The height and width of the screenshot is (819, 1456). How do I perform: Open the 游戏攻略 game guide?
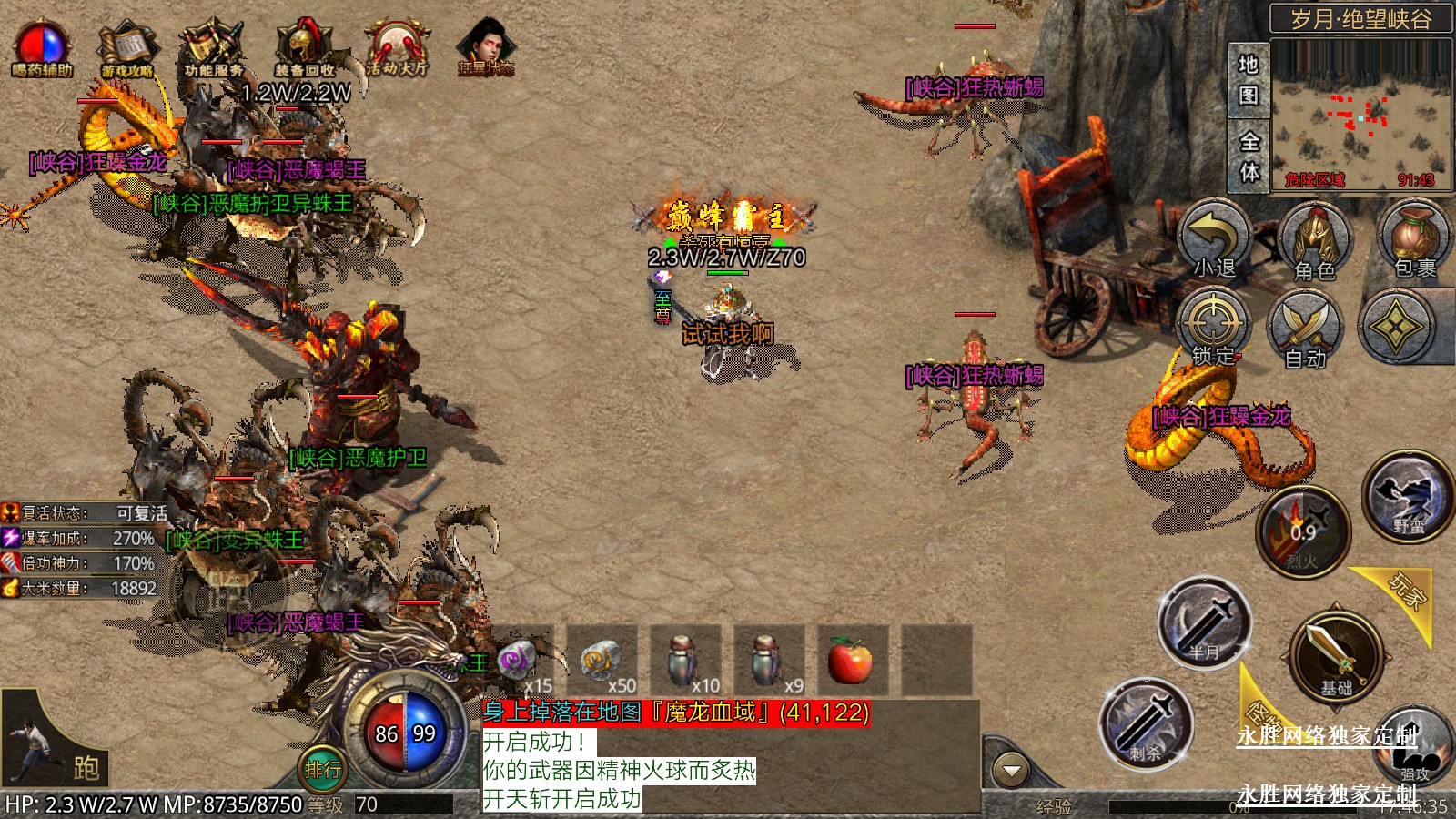pyautogui.click(x=127, y=50)
